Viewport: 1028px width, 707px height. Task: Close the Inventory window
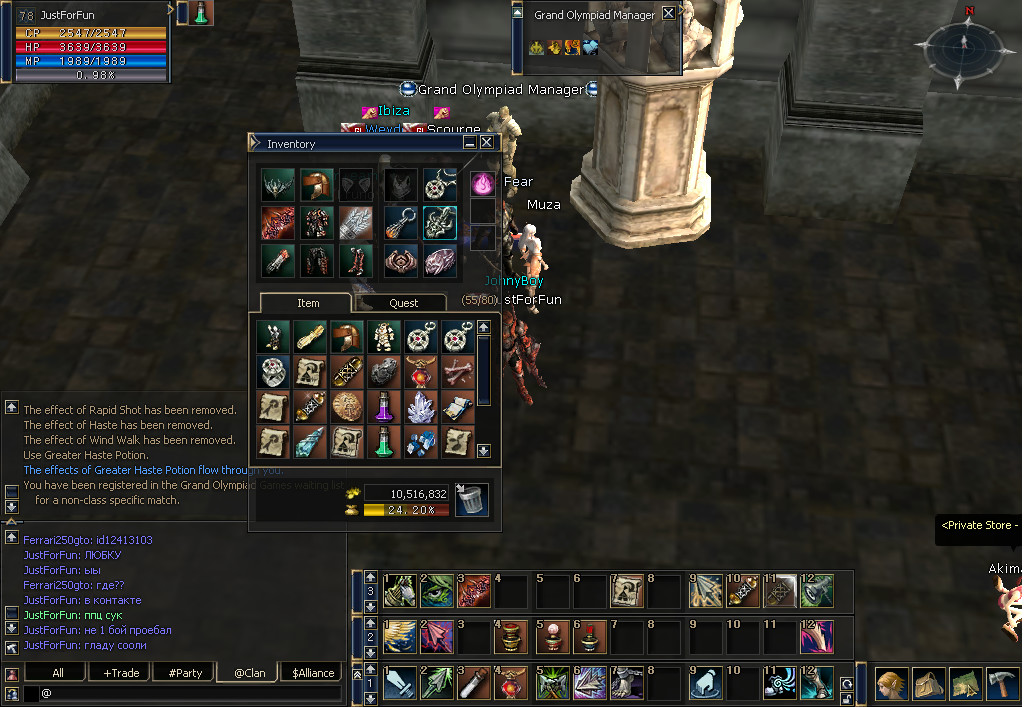[x=487, y=143]
